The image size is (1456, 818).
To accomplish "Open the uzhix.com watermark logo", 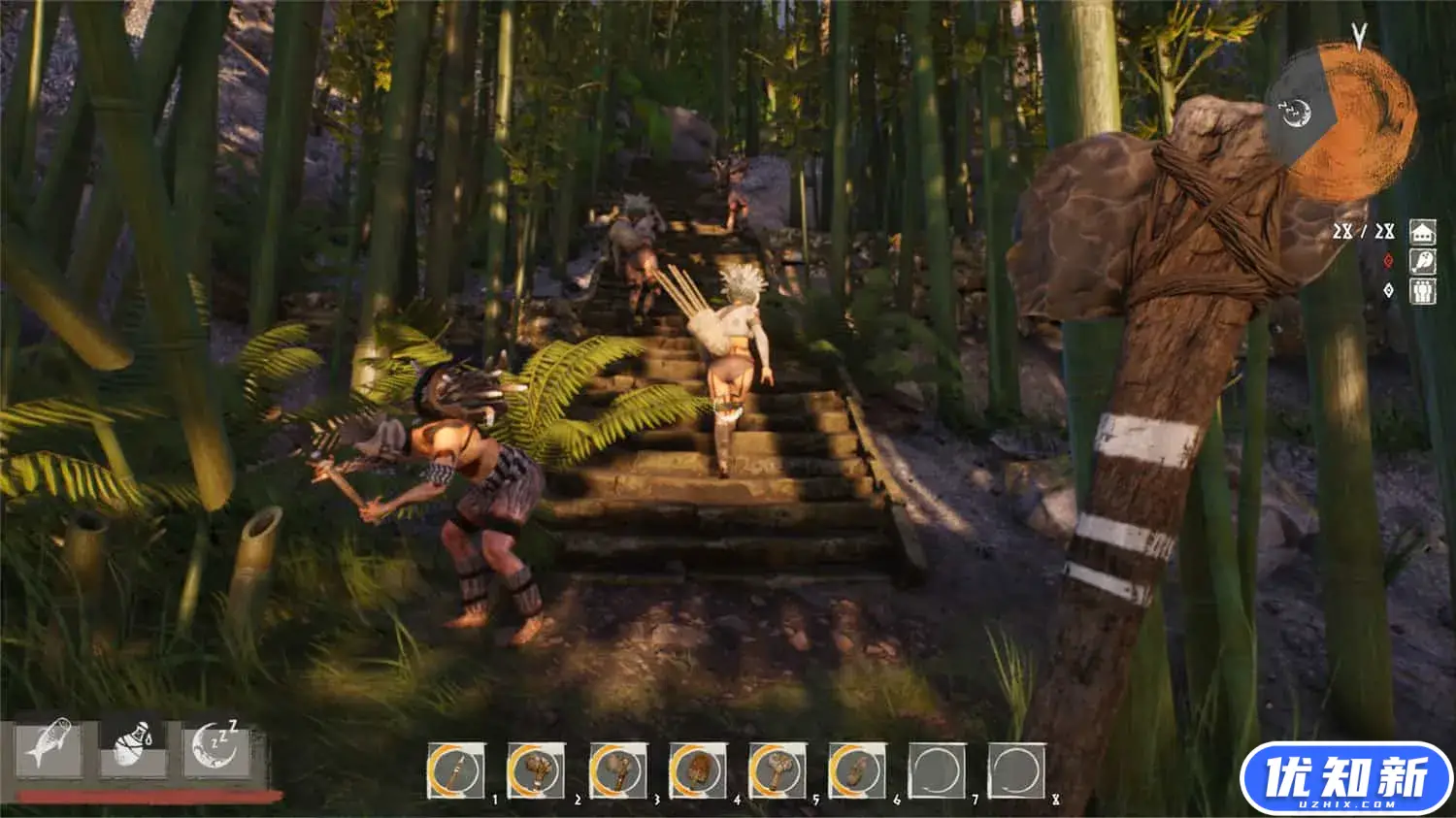I will (x=1345, y=778).
